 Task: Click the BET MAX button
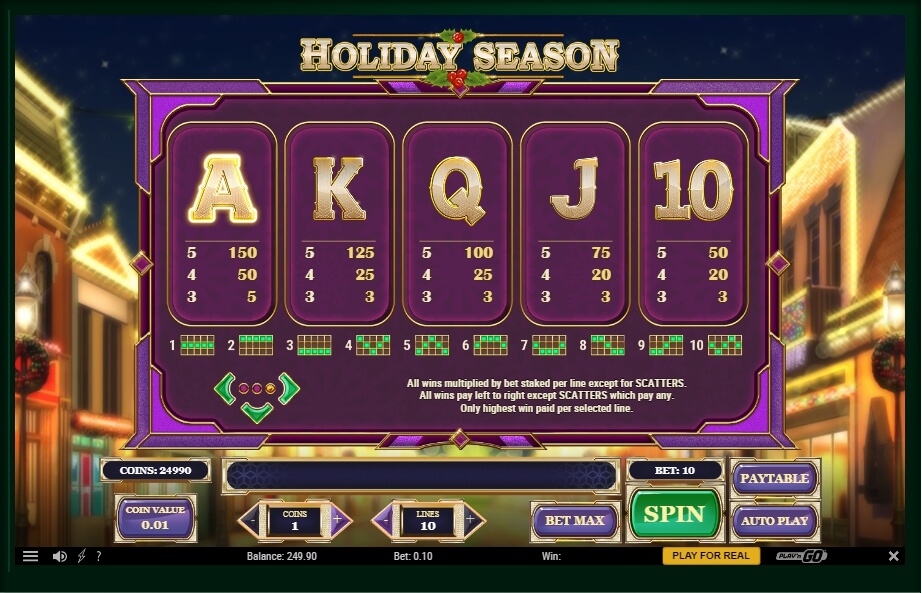(x=574, y=521)
